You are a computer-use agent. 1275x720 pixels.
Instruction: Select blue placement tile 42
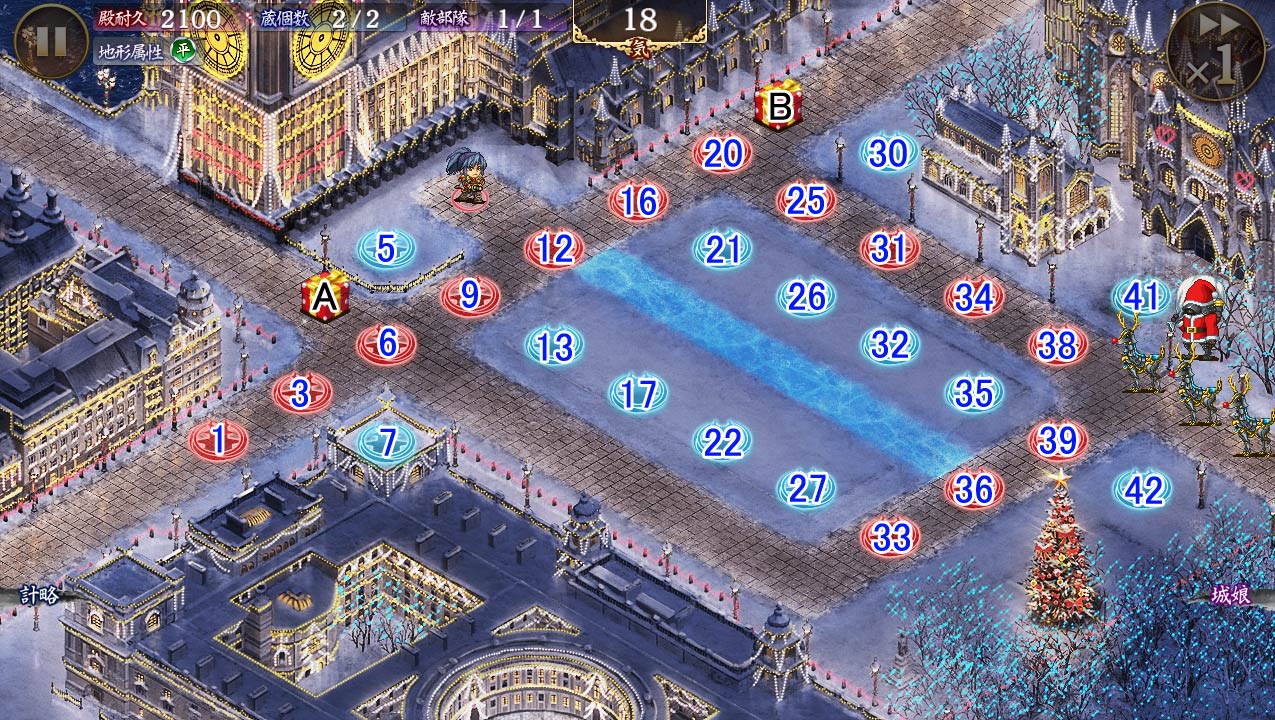(x=1143, y=490)
